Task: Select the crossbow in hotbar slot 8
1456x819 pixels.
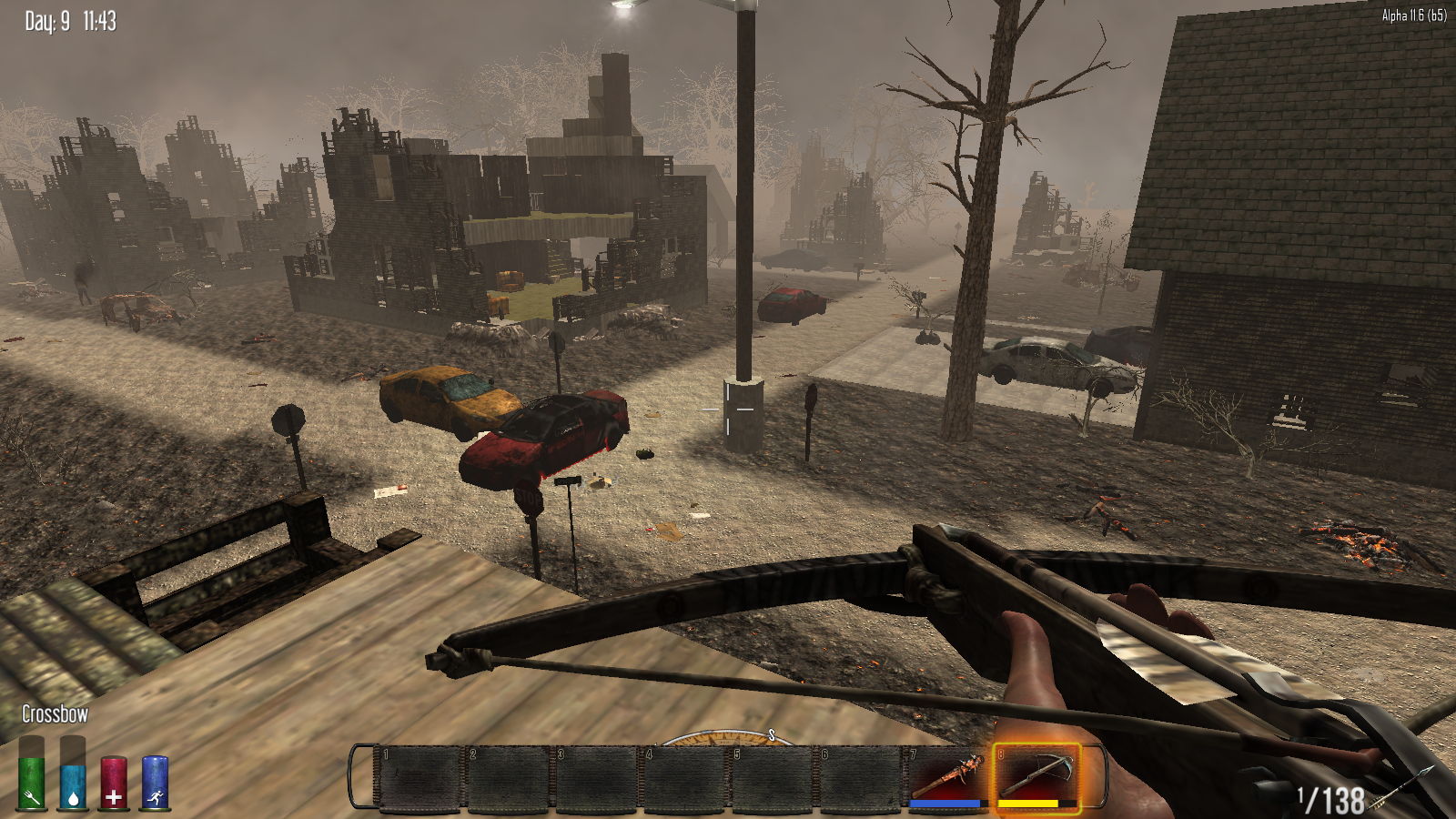Action: 1036,775
